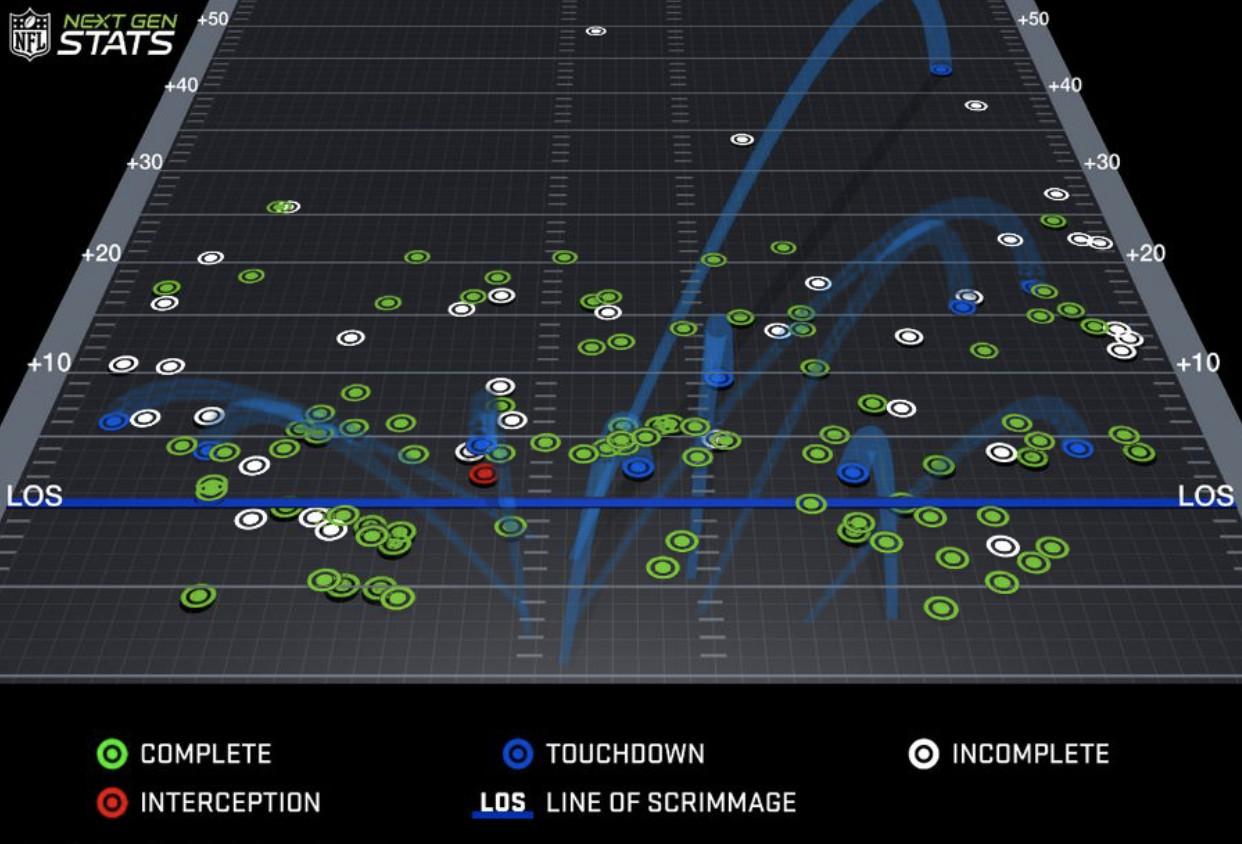1242x844 pixels.
Task: Open the NFL Next Gen Stats logo
Action: pyautogui.click(x=93, y=34)
